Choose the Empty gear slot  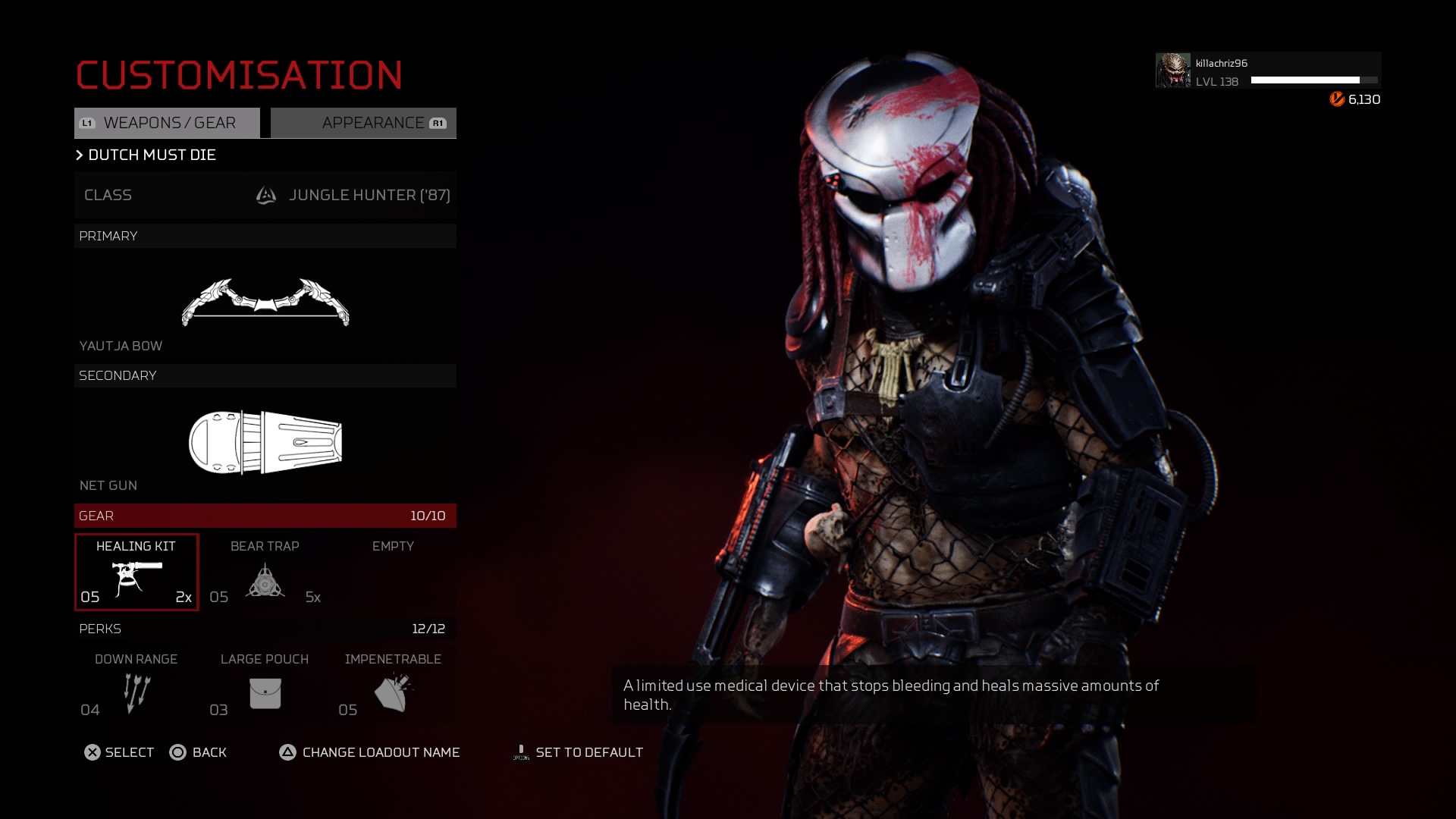tap(393, 573)
